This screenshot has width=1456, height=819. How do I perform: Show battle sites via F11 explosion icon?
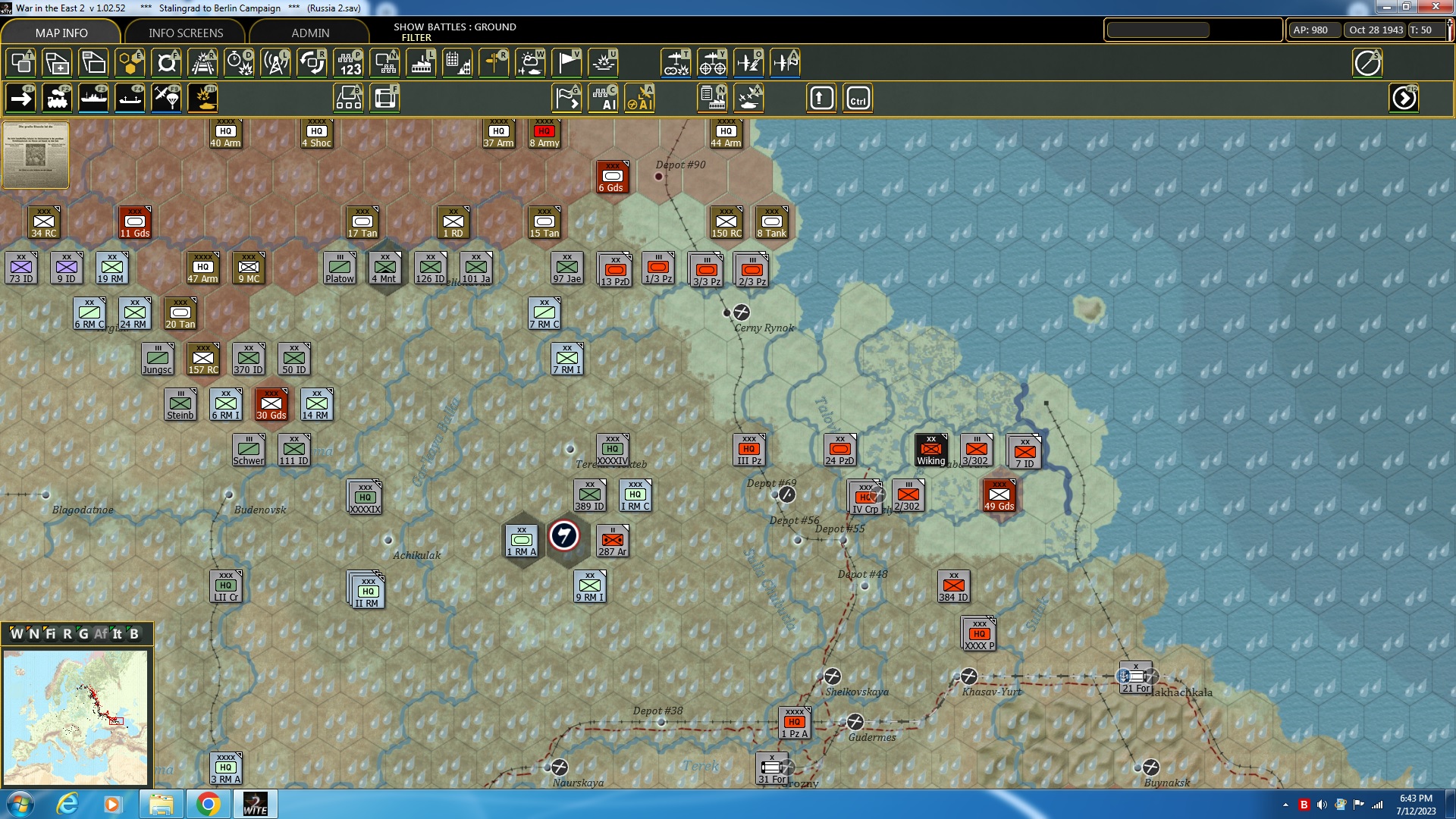coord(202,98)
